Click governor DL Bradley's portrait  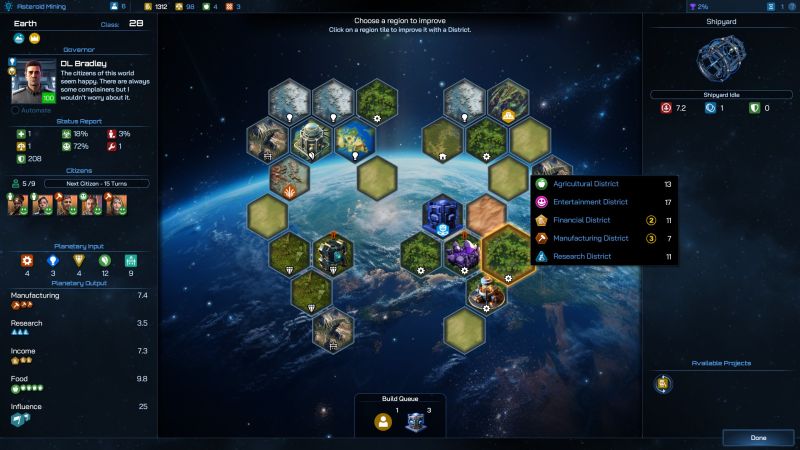(34, 84)
